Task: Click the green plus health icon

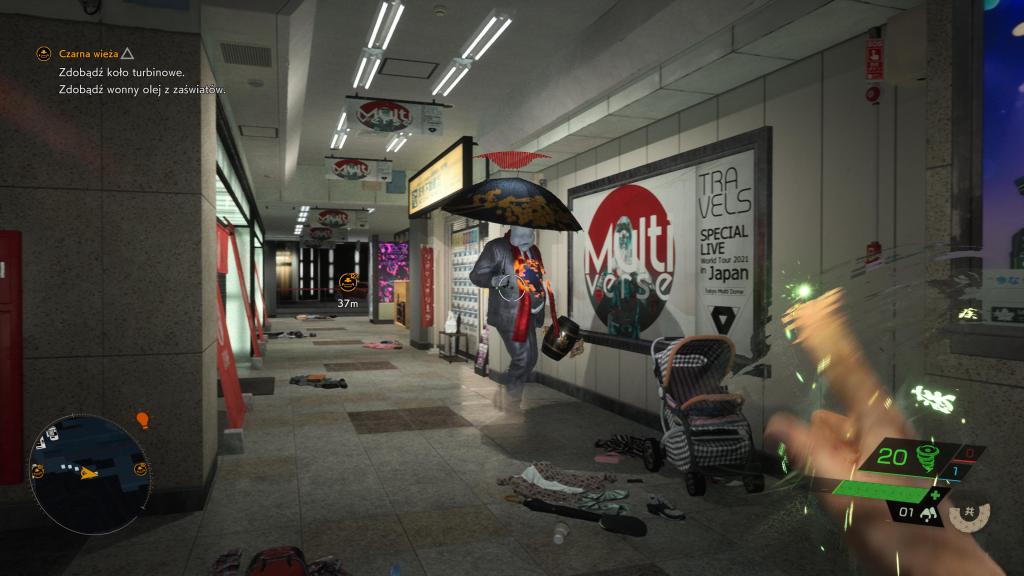Action: 935,494
